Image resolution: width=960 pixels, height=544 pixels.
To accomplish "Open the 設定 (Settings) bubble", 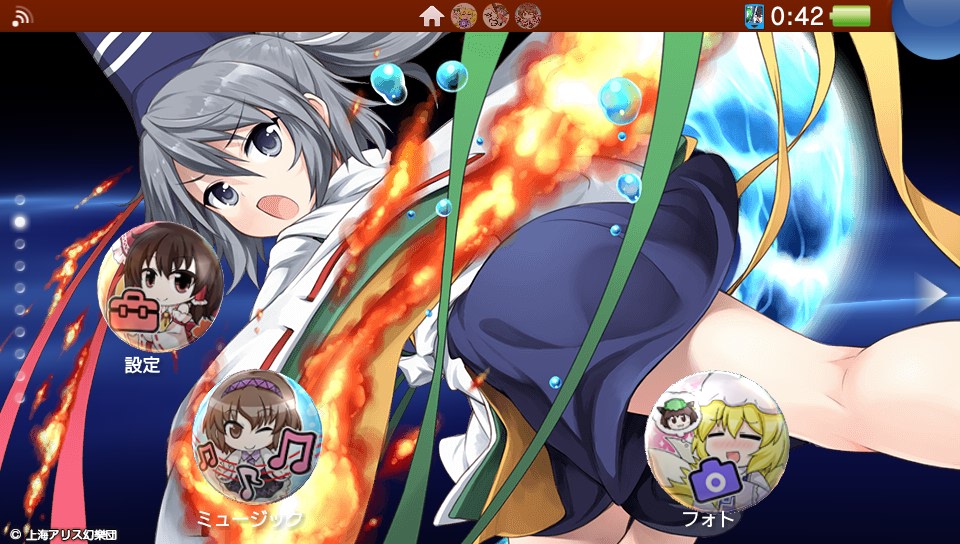I will click(x=159, y=284).
